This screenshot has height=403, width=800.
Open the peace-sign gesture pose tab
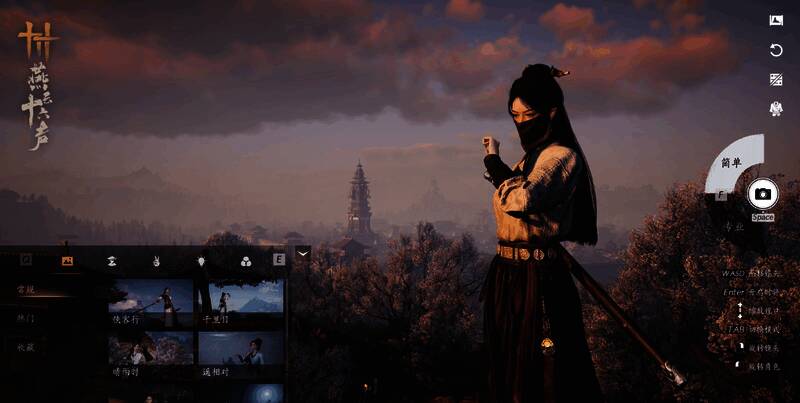(x=156, y=260)
